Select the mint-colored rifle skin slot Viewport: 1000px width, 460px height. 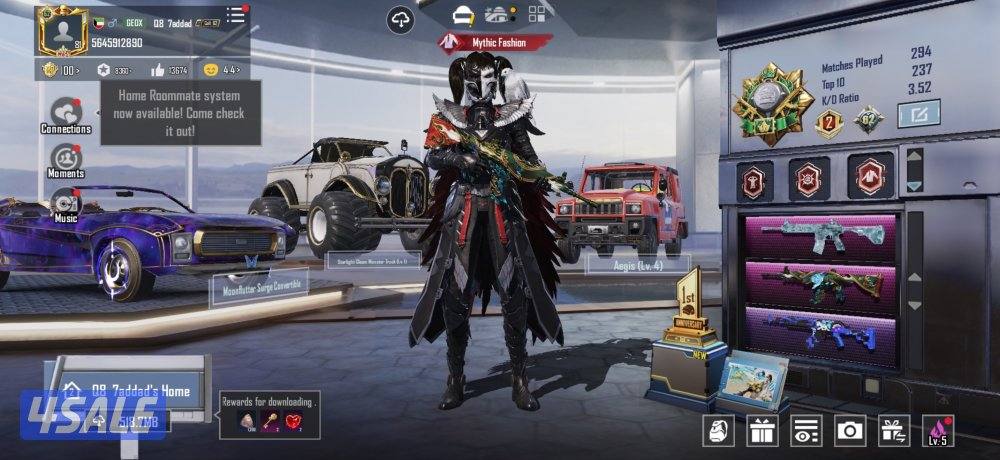(819, 238)
